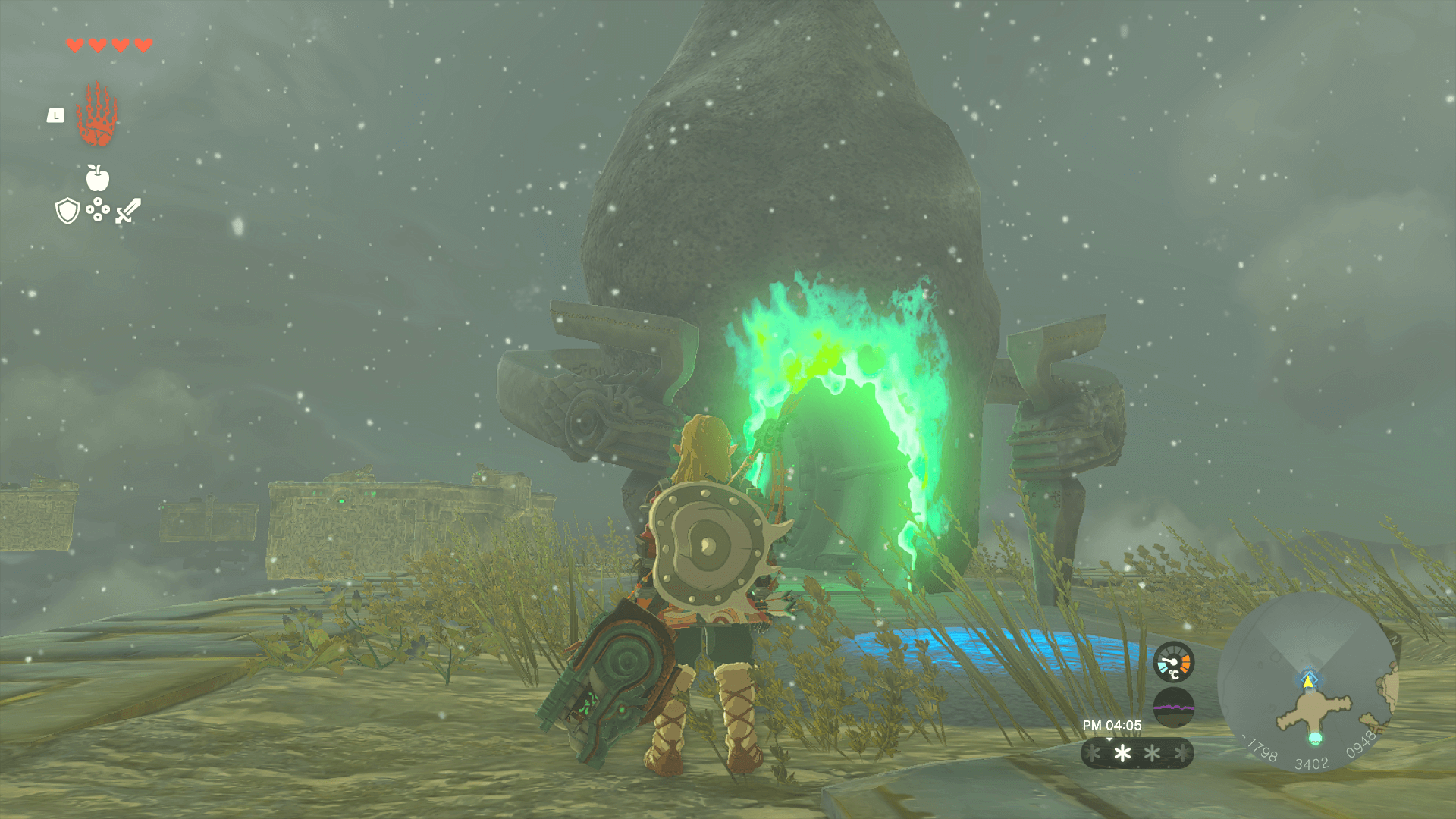The height and width of the screenshot is (819, 1456).
Task: Click the sound noise meter icon
Action: (1173, 708)
